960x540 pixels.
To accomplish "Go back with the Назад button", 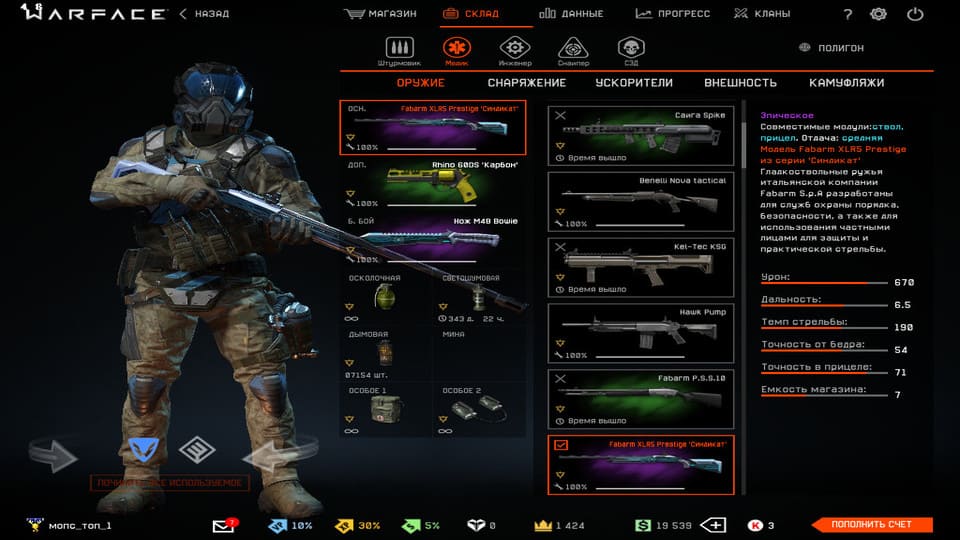I will [204, 14].
